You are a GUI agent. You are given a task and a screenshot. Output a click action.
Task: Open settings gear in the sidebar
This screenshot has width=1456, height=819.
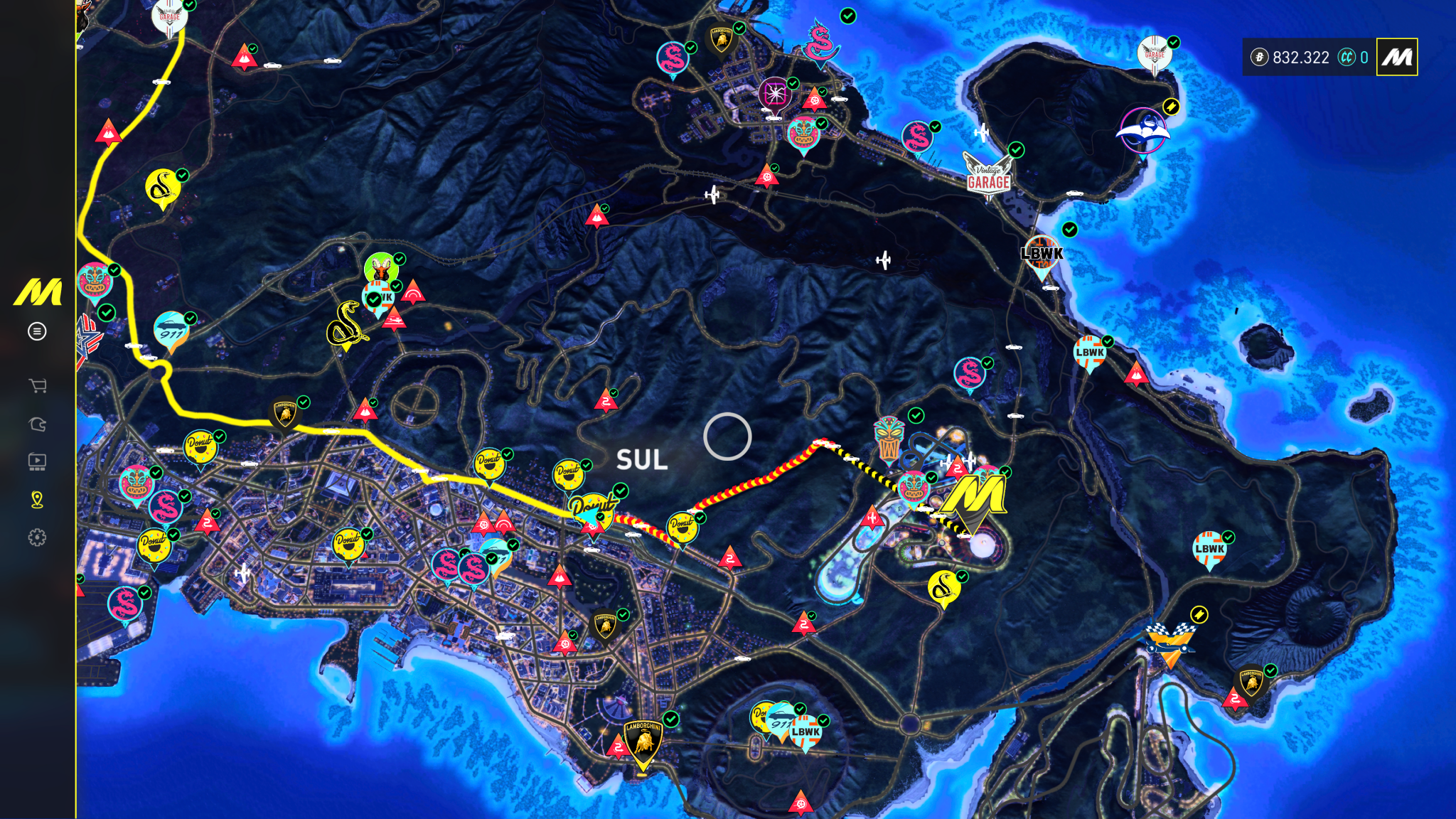point(37,537)
